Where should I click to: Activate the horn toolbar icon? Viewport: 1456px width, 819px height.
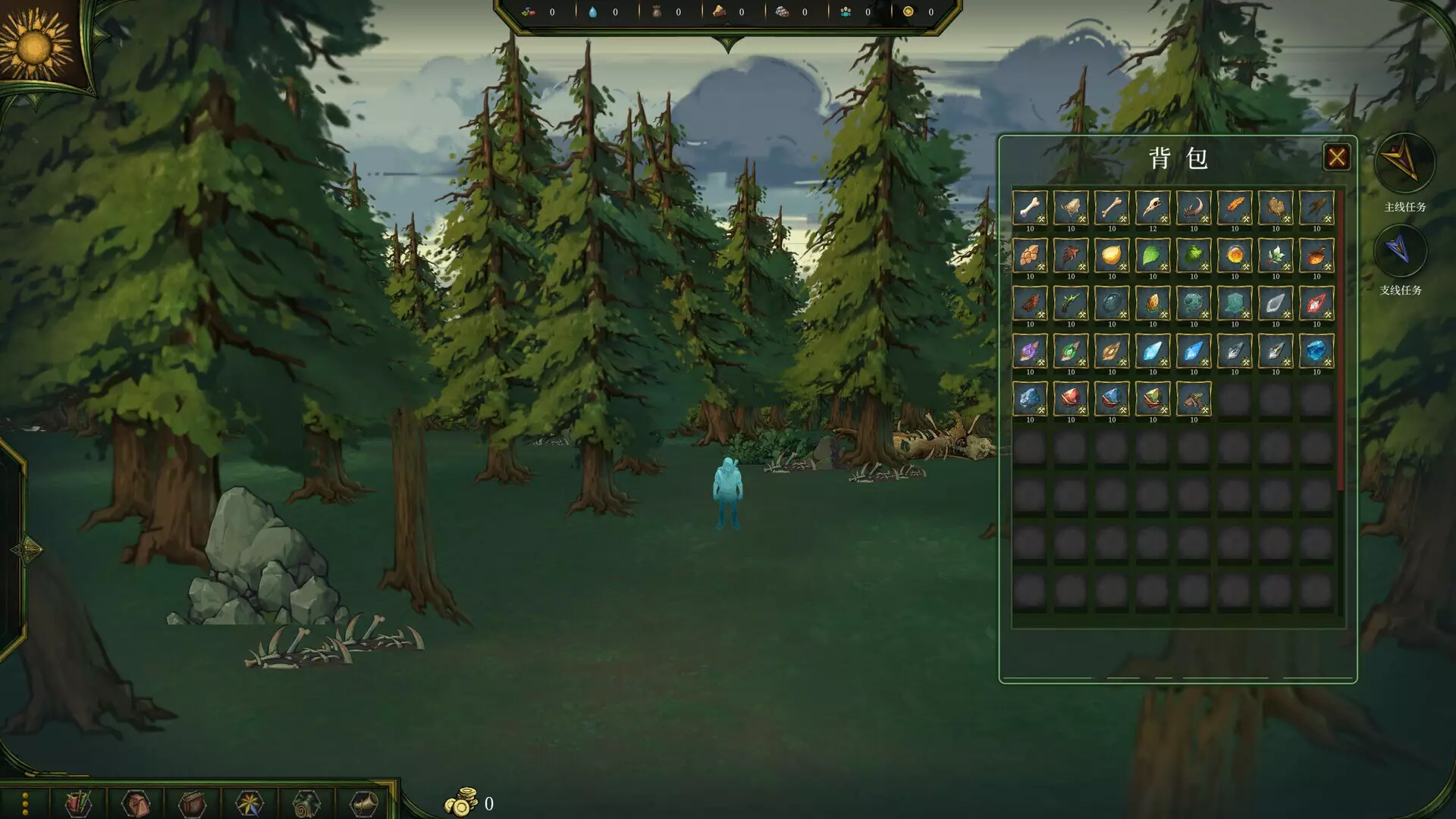(363, 803)
